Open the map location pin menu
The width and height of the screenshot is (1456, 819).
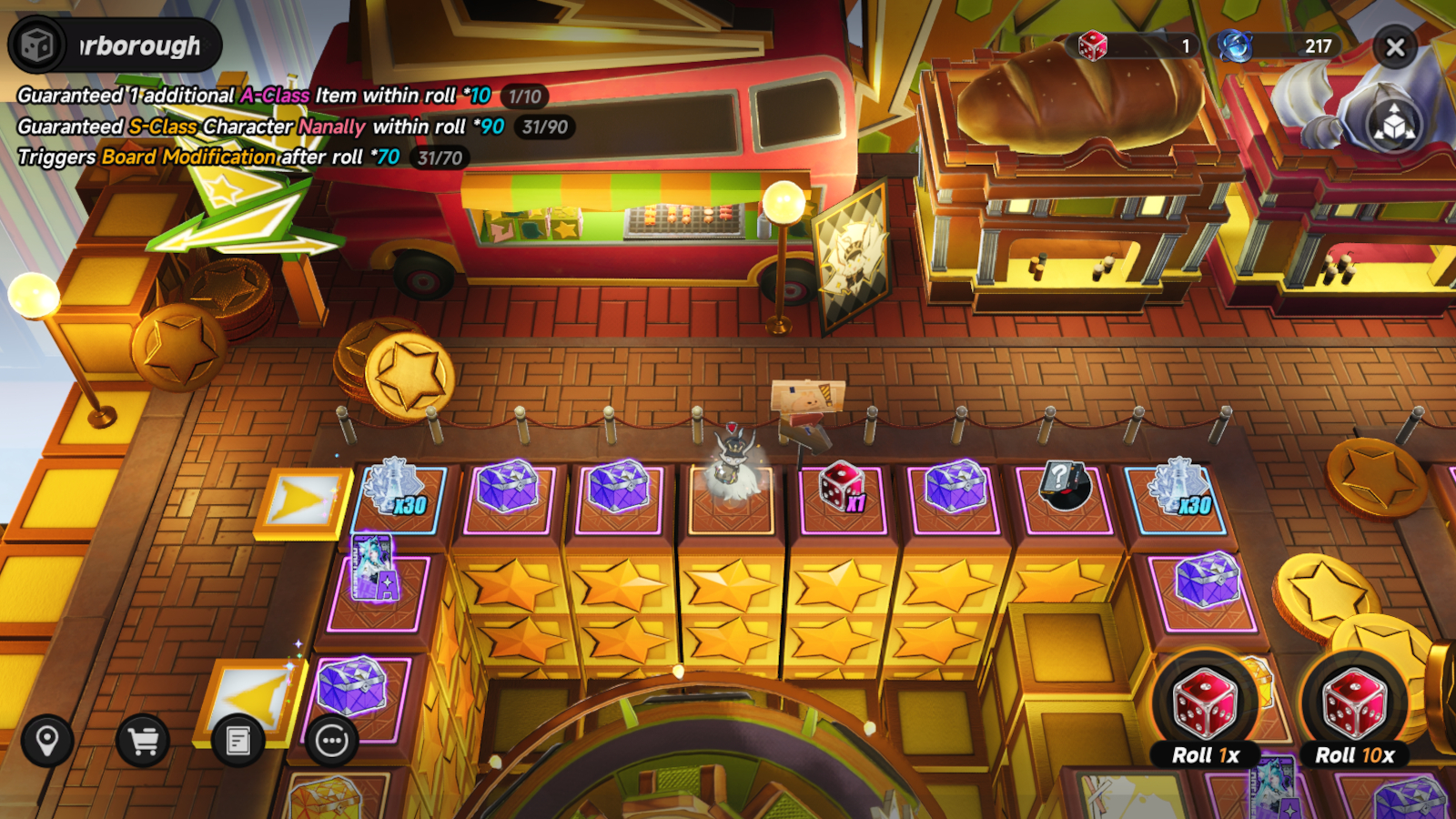click(47, 741)
